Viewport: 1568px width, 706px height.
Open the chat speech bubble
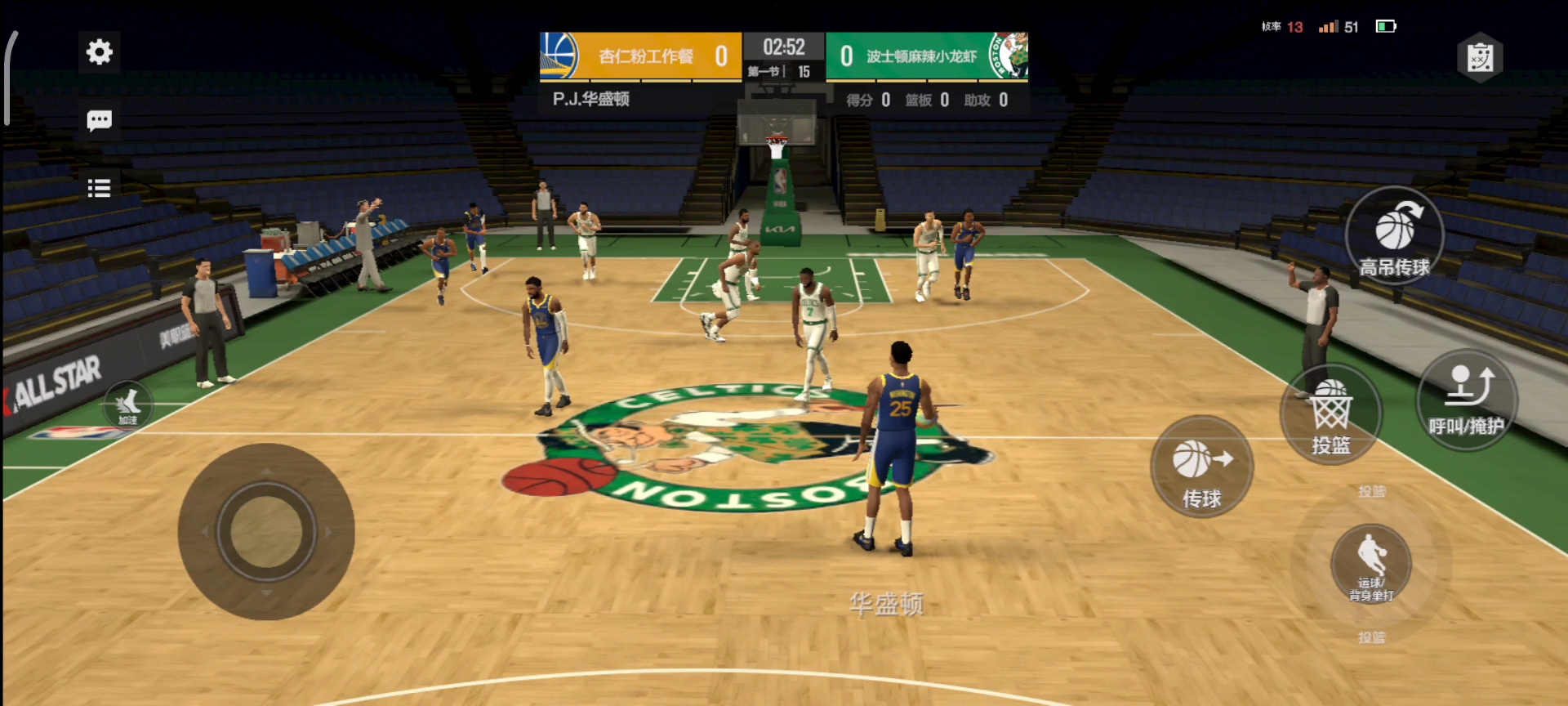tap(99, 121)
